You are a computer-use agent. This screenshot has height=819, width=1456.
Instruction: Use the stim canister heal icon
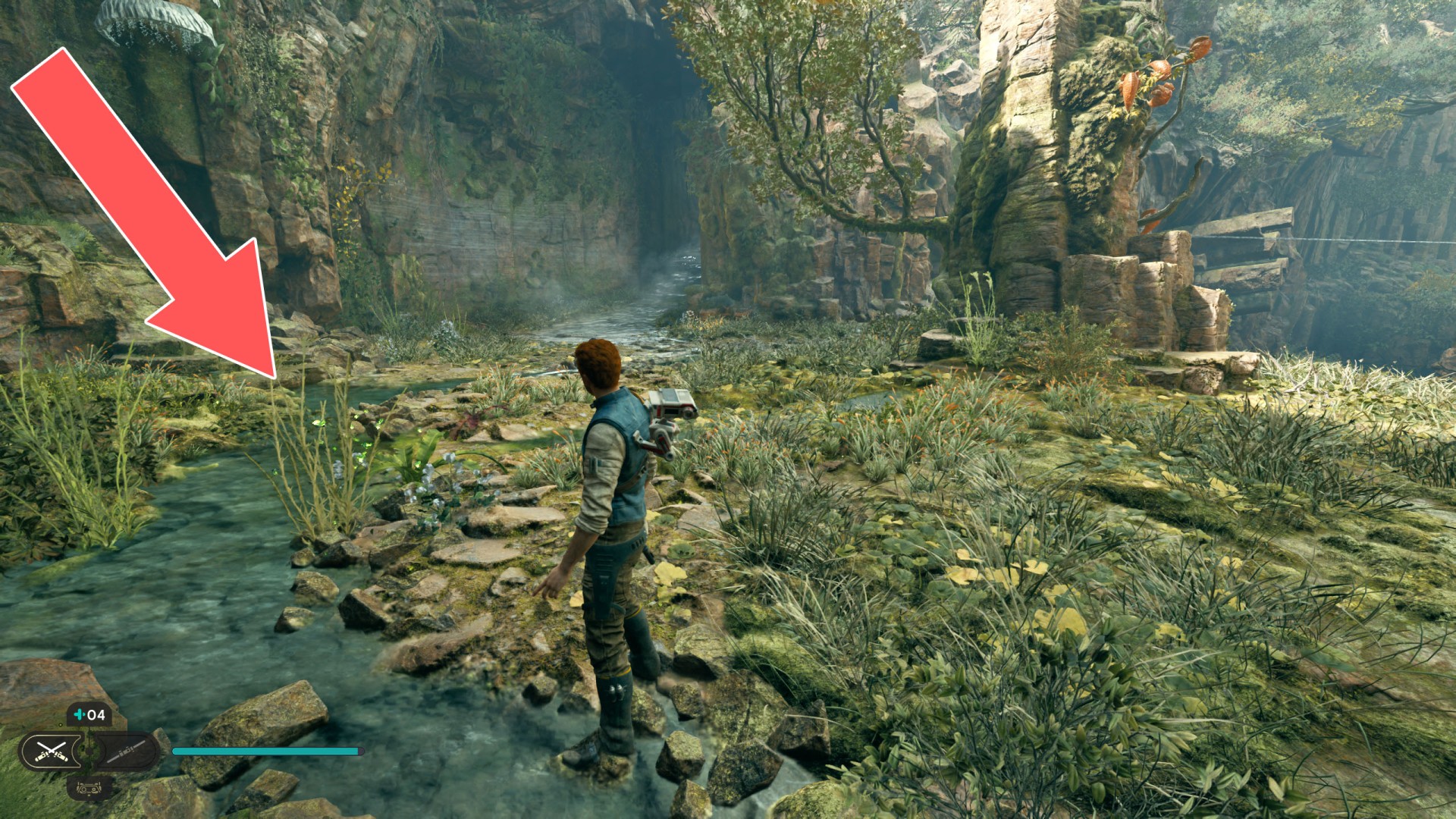click(80, 714)
